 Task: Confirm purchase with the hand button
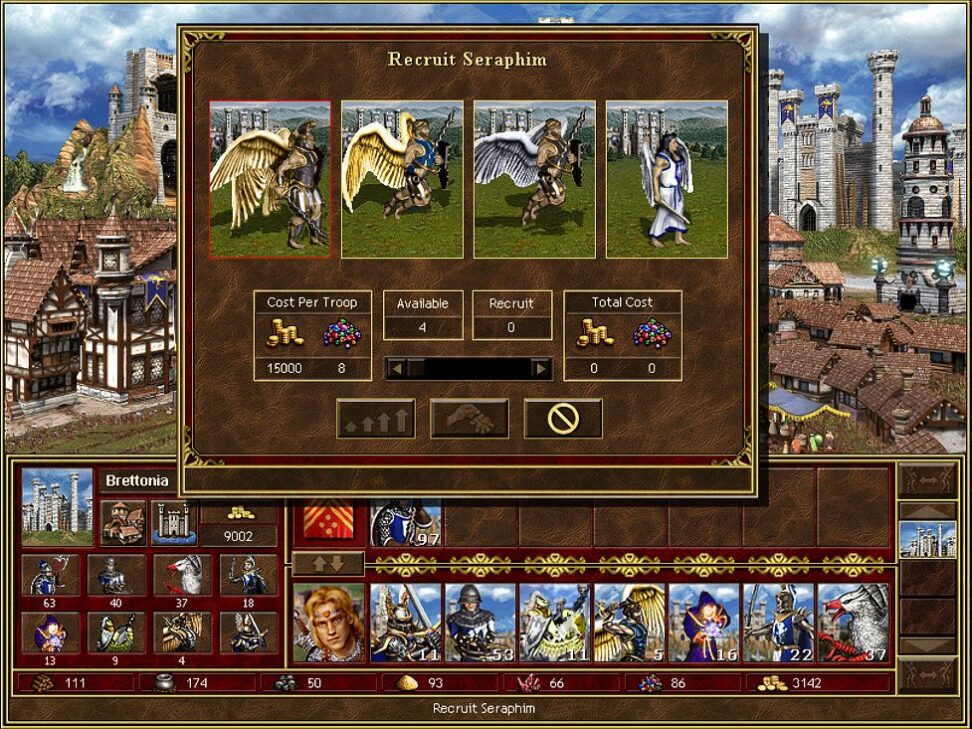tap(469, 418)
